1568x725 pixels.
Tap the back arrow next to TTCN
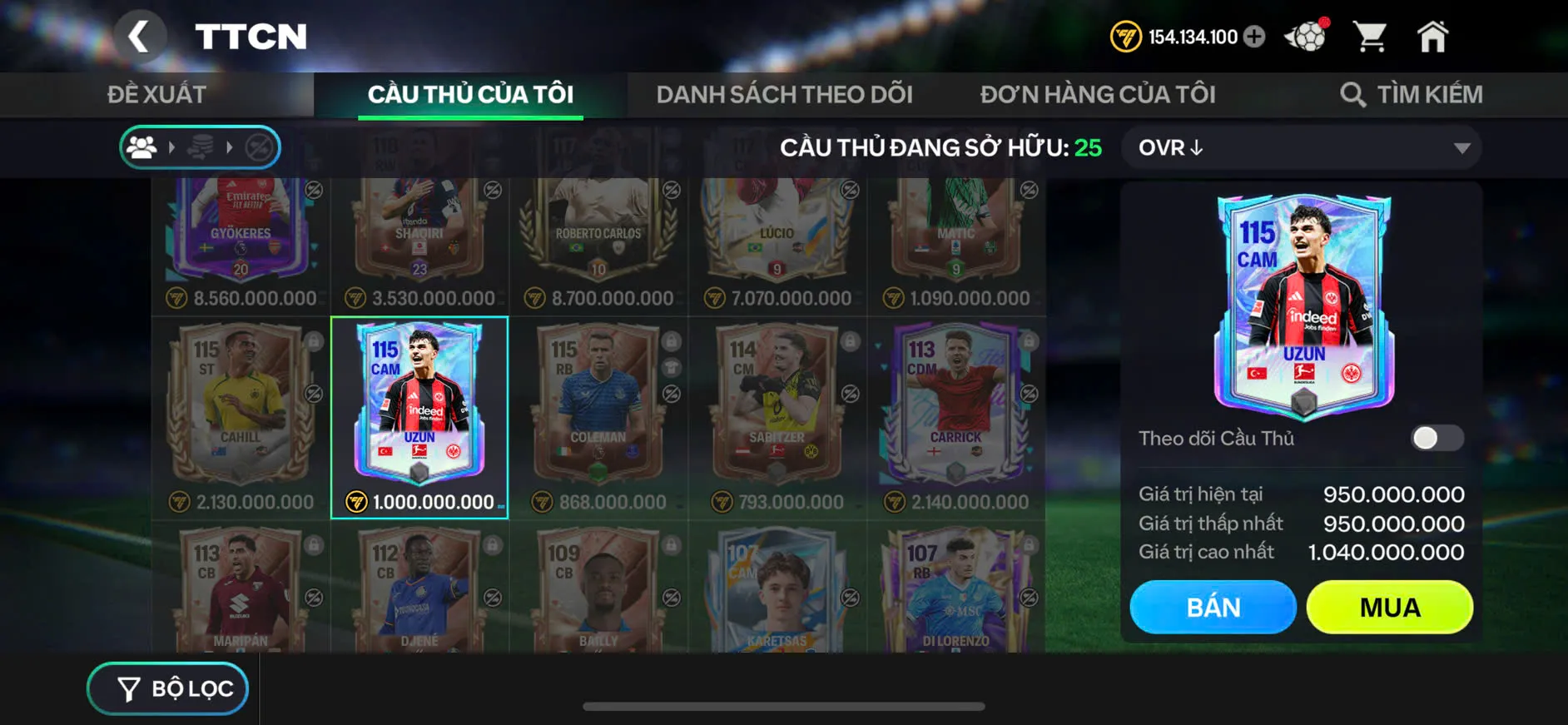[141, 36]
